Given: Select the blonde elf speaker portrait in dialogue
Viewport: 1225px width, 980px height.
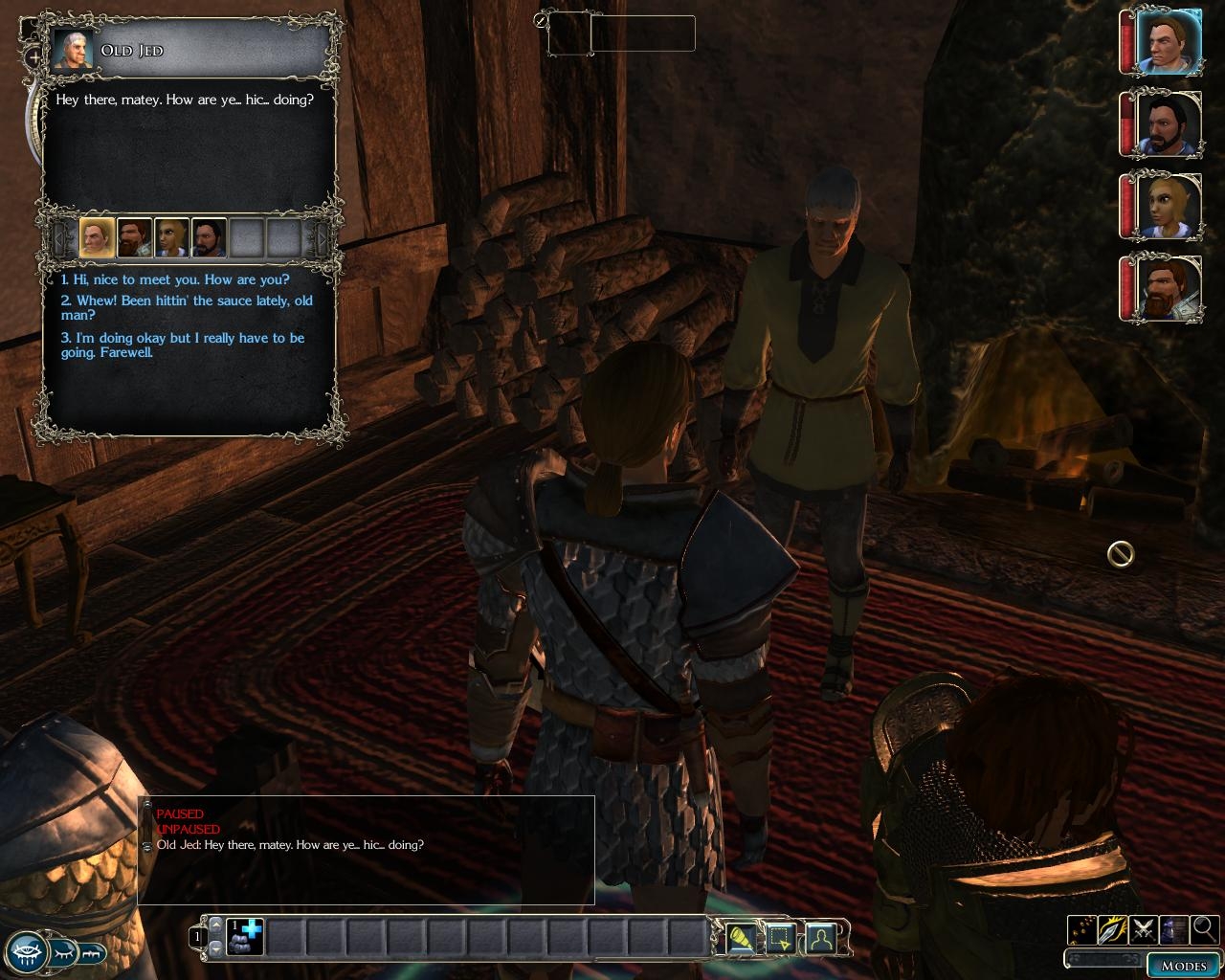Looking at the screenshot, I should click(171, 237).
